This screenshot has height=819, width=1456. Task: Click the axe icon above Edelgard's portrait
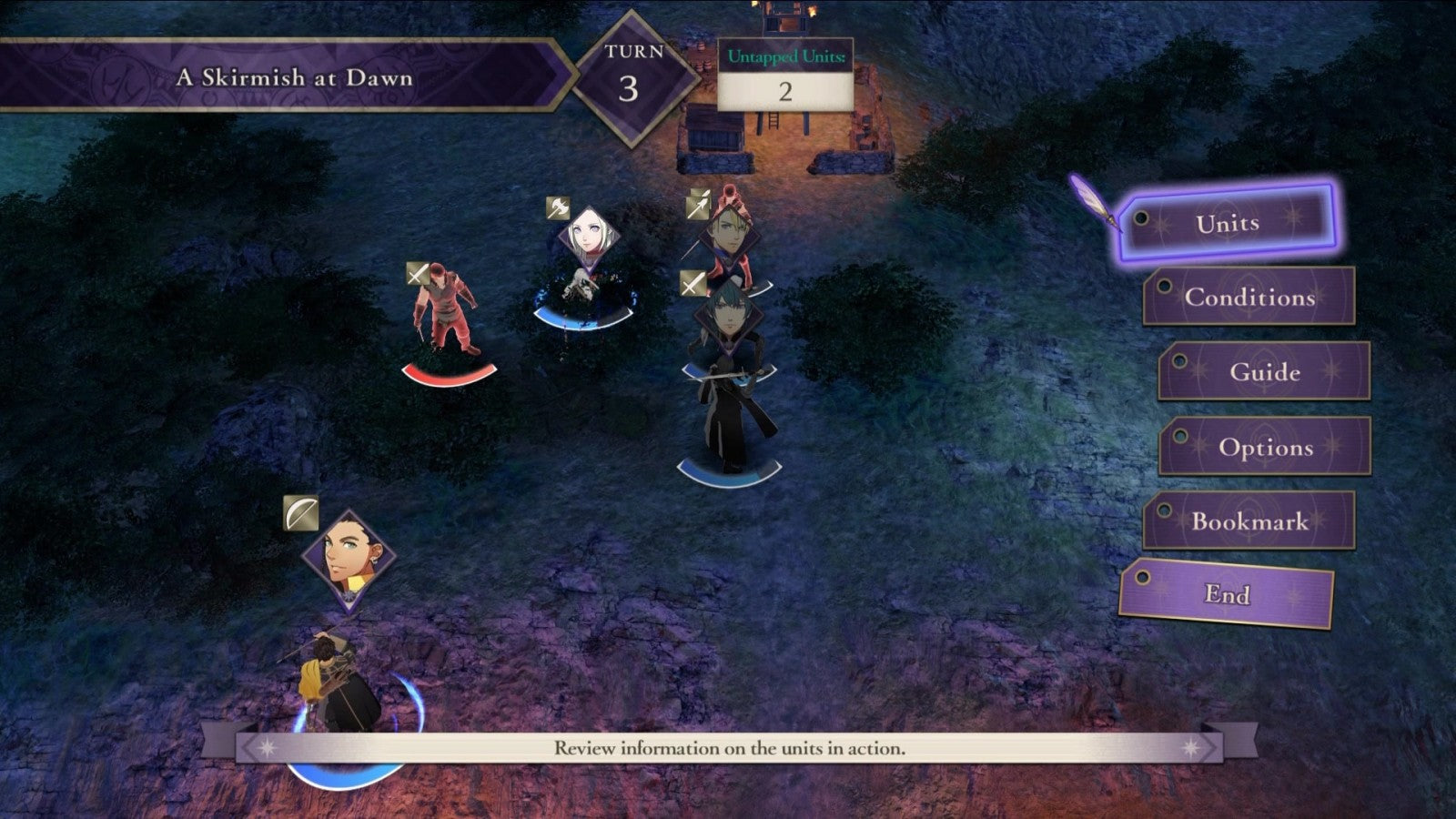click(x=559, y=207)
